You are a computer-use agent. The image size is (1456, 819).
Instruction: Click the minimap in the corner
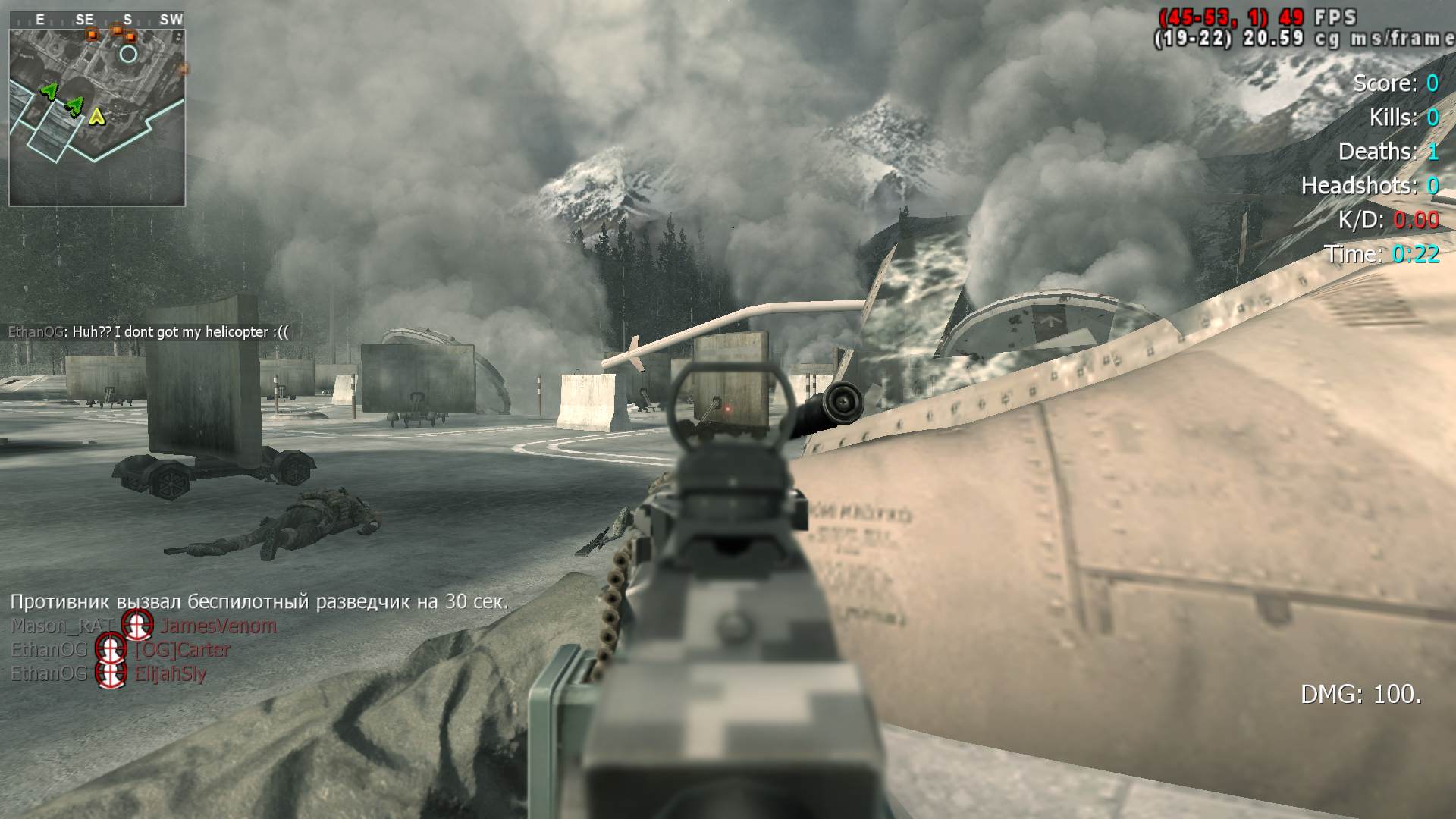97,118
